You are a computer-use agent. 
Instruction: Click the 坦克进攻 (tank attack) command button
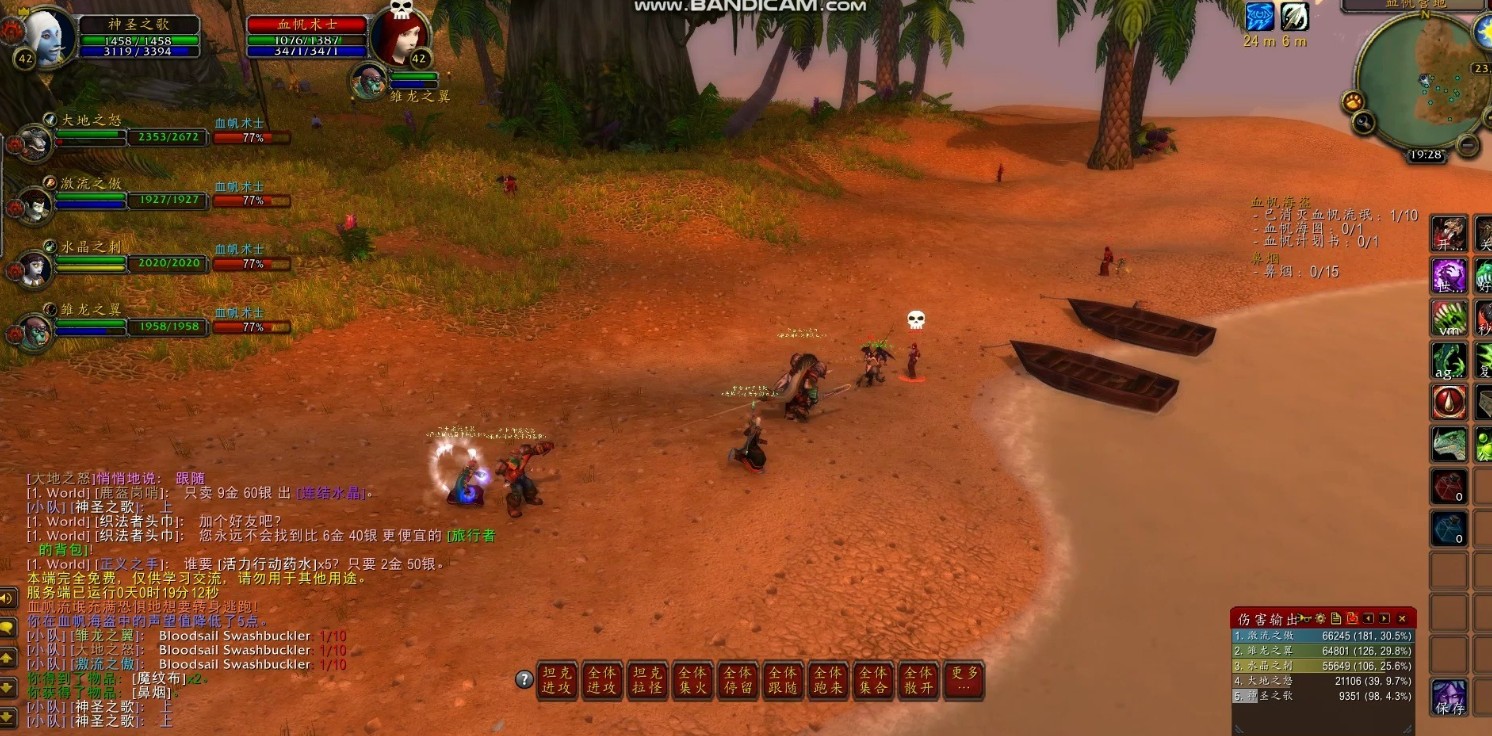pyautogui.click(x=556, y=680)
